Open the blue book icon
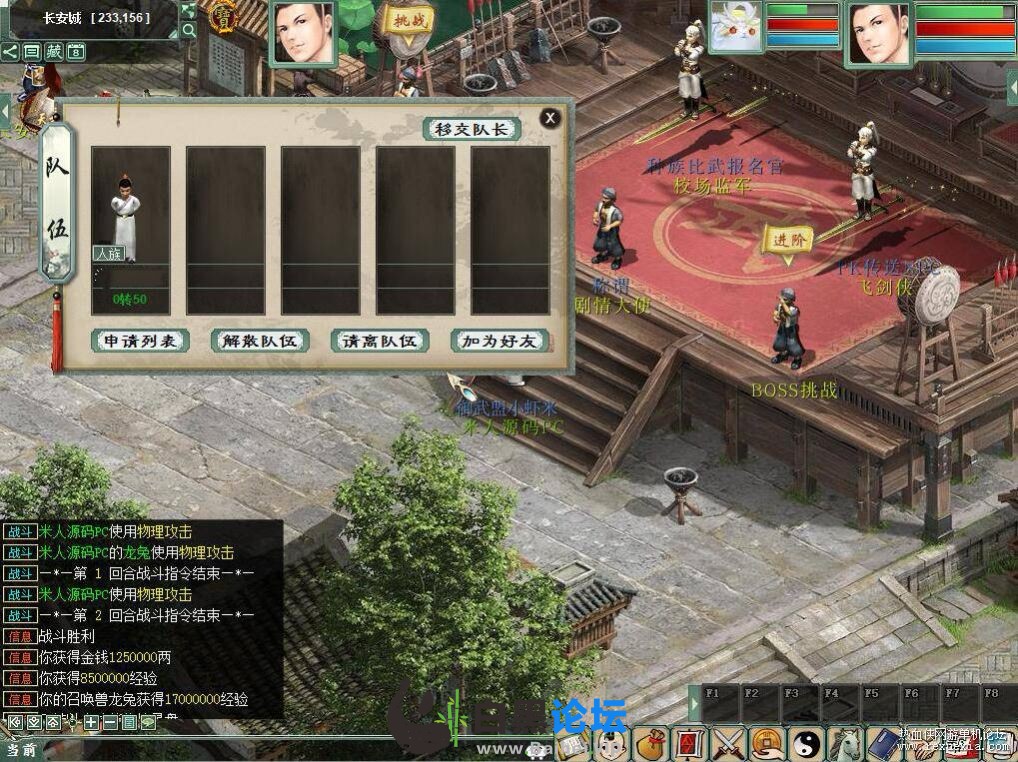The image size is (1018, 762). (883, 743)
